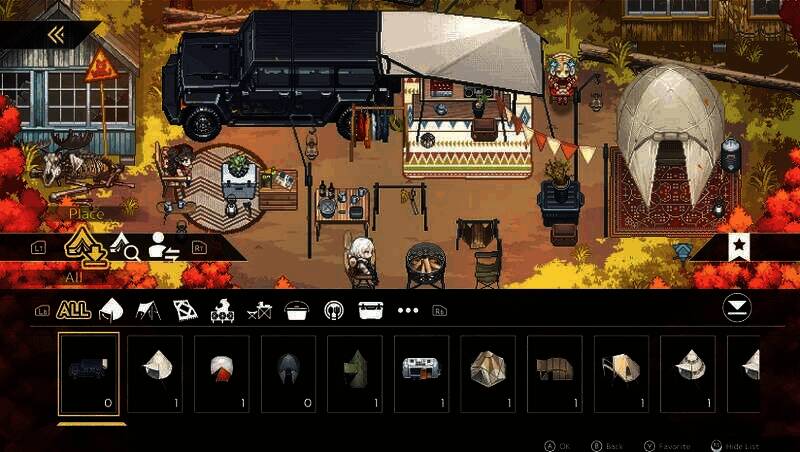Choose the black dome tent slot

tap(289, 374)
